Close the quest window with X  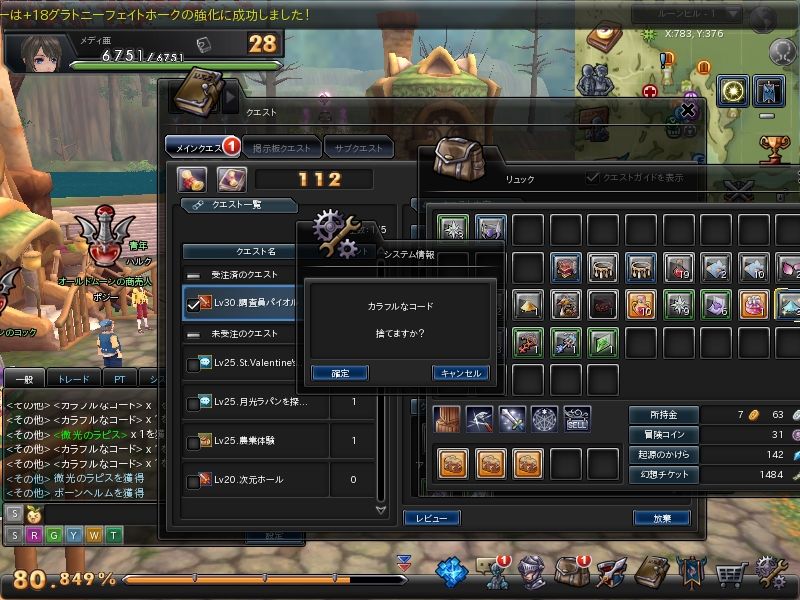(x=687, y=112)
